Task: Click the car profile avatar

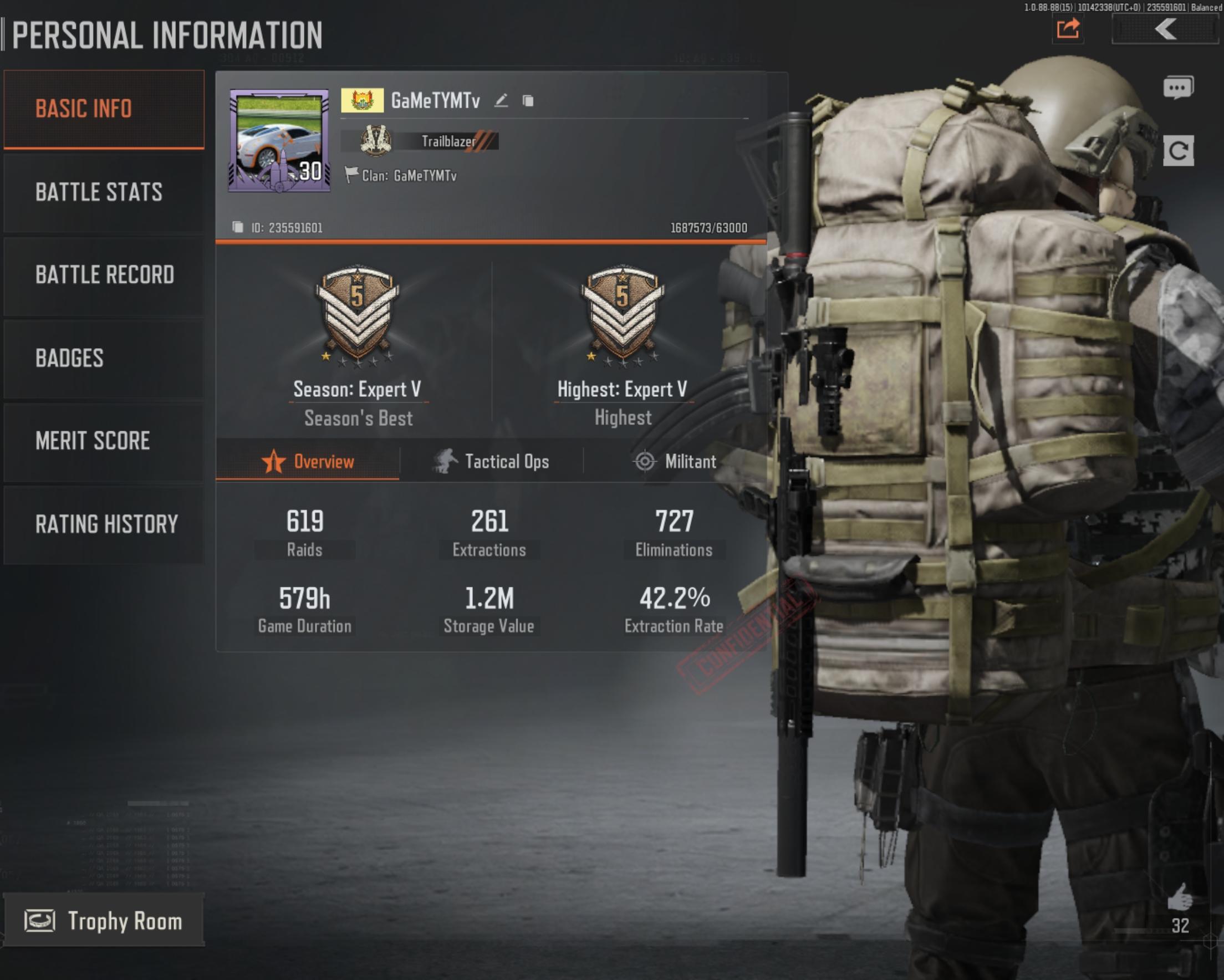Action: [279, 140]
